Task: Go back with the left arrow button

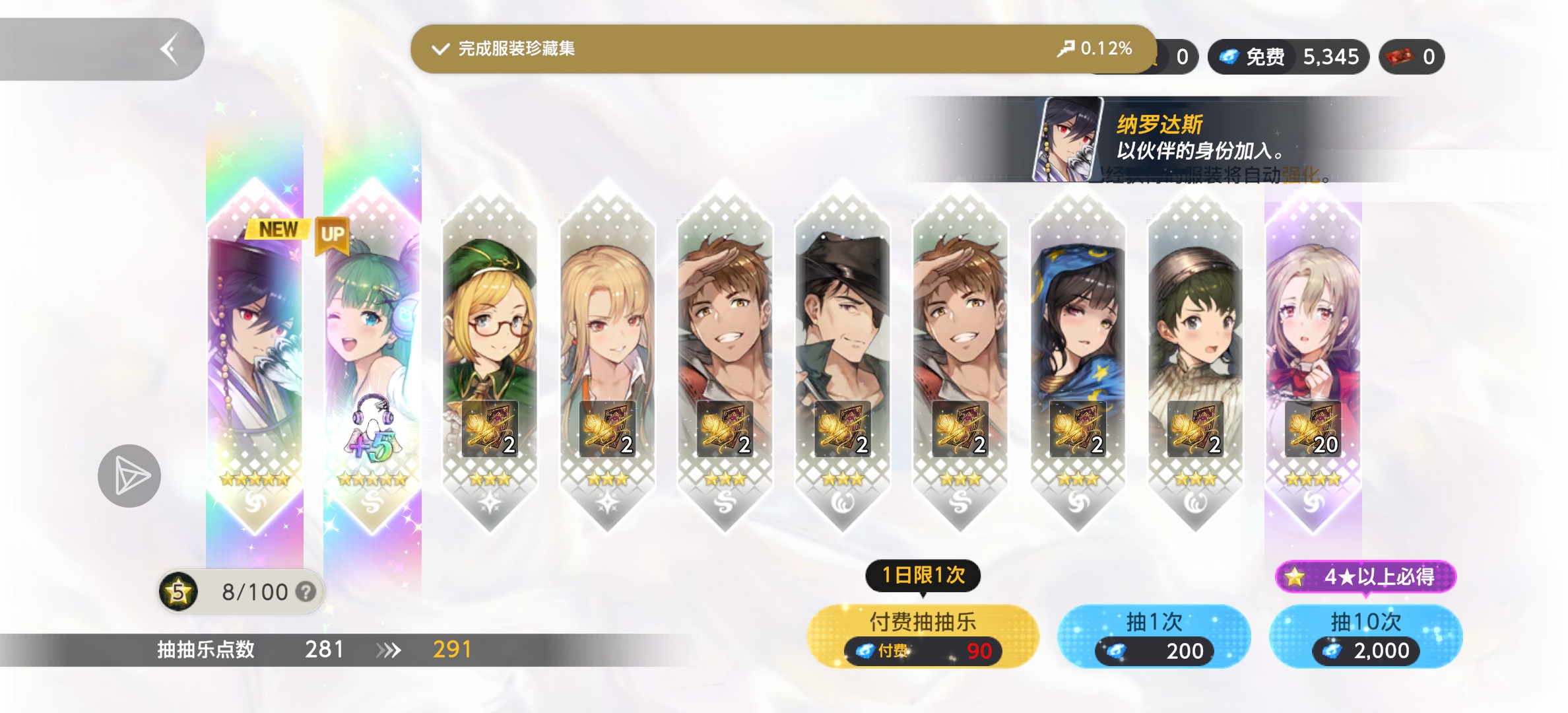Action: (x=170, y=50)
